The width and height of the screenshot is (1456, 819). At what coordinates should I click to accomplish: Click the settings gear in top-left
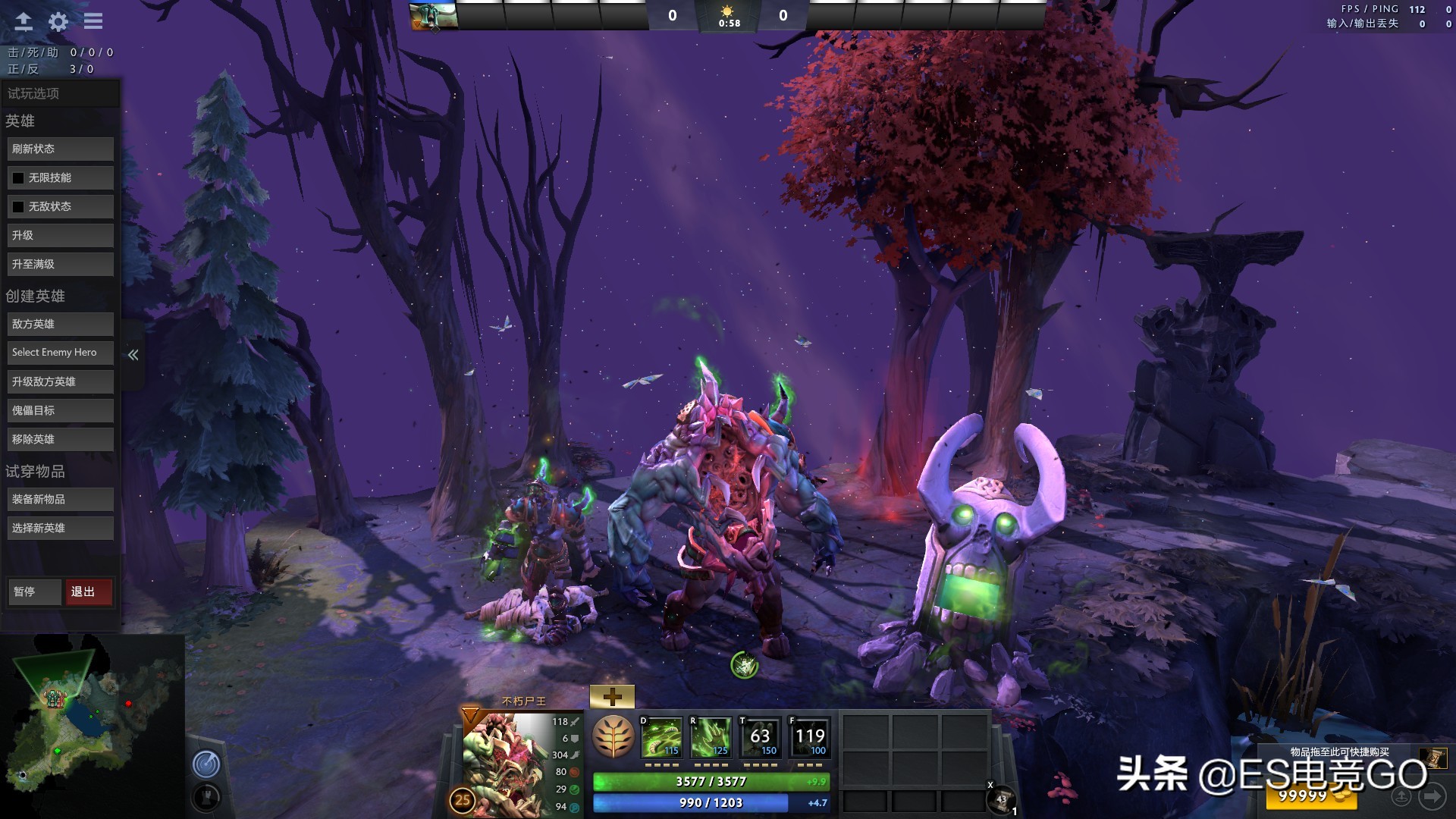pos(57,21)
